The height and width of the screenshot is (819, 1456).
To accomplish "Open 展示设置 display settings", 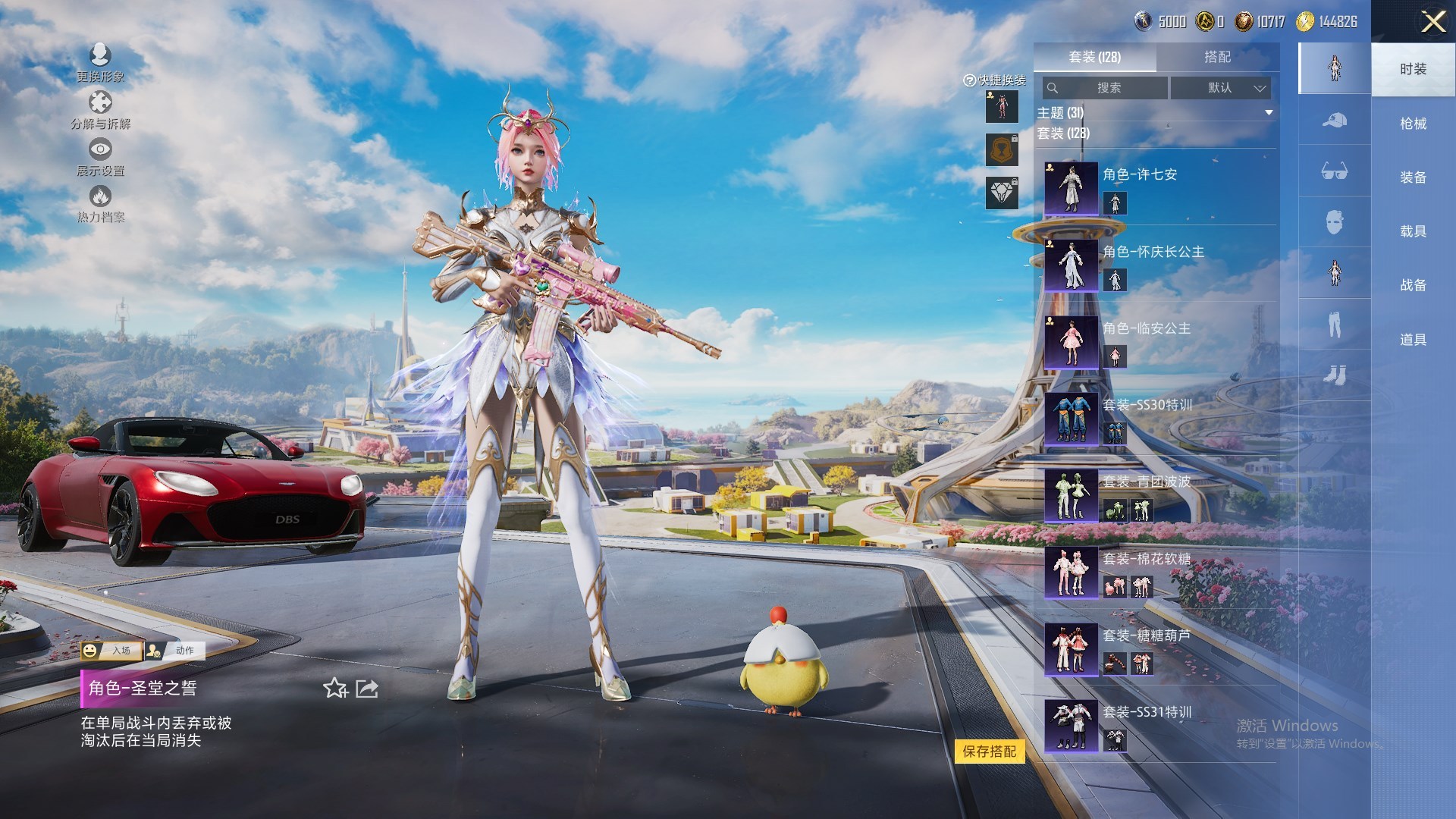I will tap(100, 156).
